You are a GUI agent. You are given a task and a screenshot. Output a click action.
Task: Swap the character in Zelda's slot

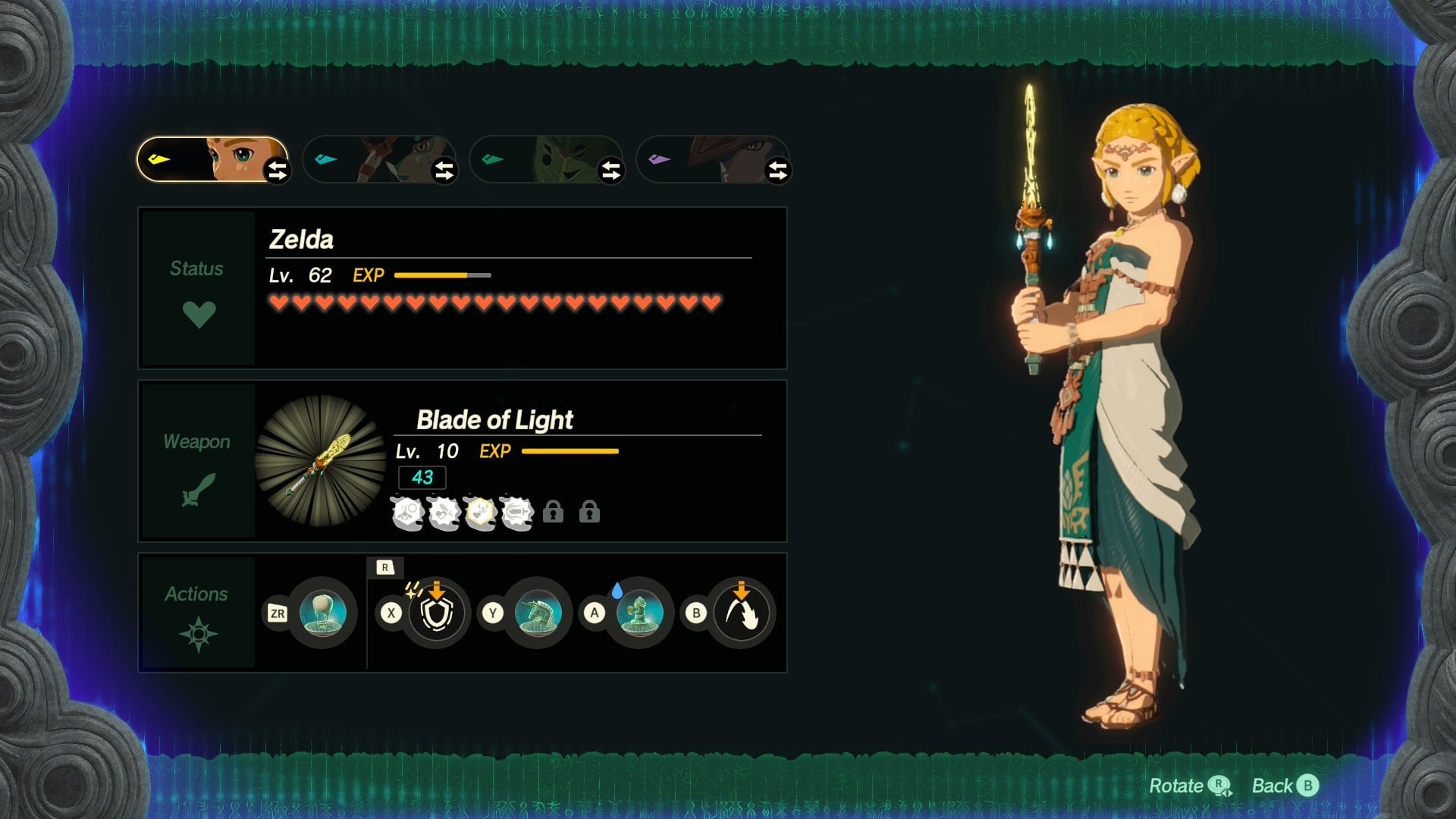(x=278, y=171)
